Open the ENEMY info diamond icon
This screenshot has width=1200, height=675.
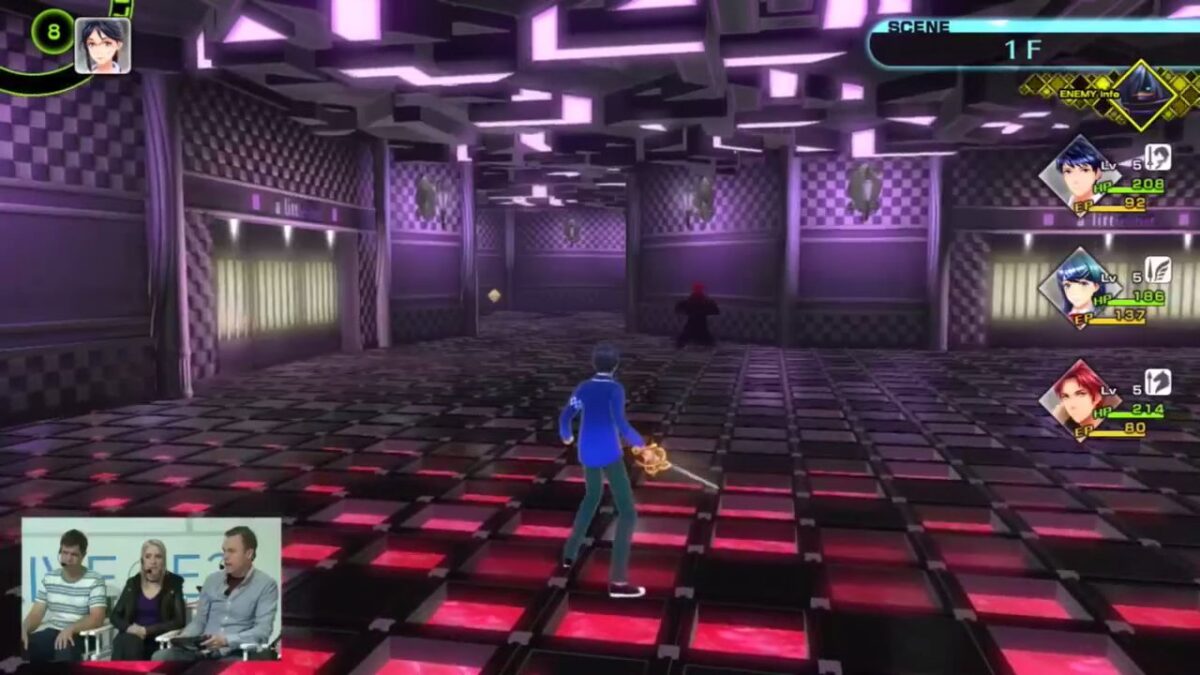[x=1143, y=96]
